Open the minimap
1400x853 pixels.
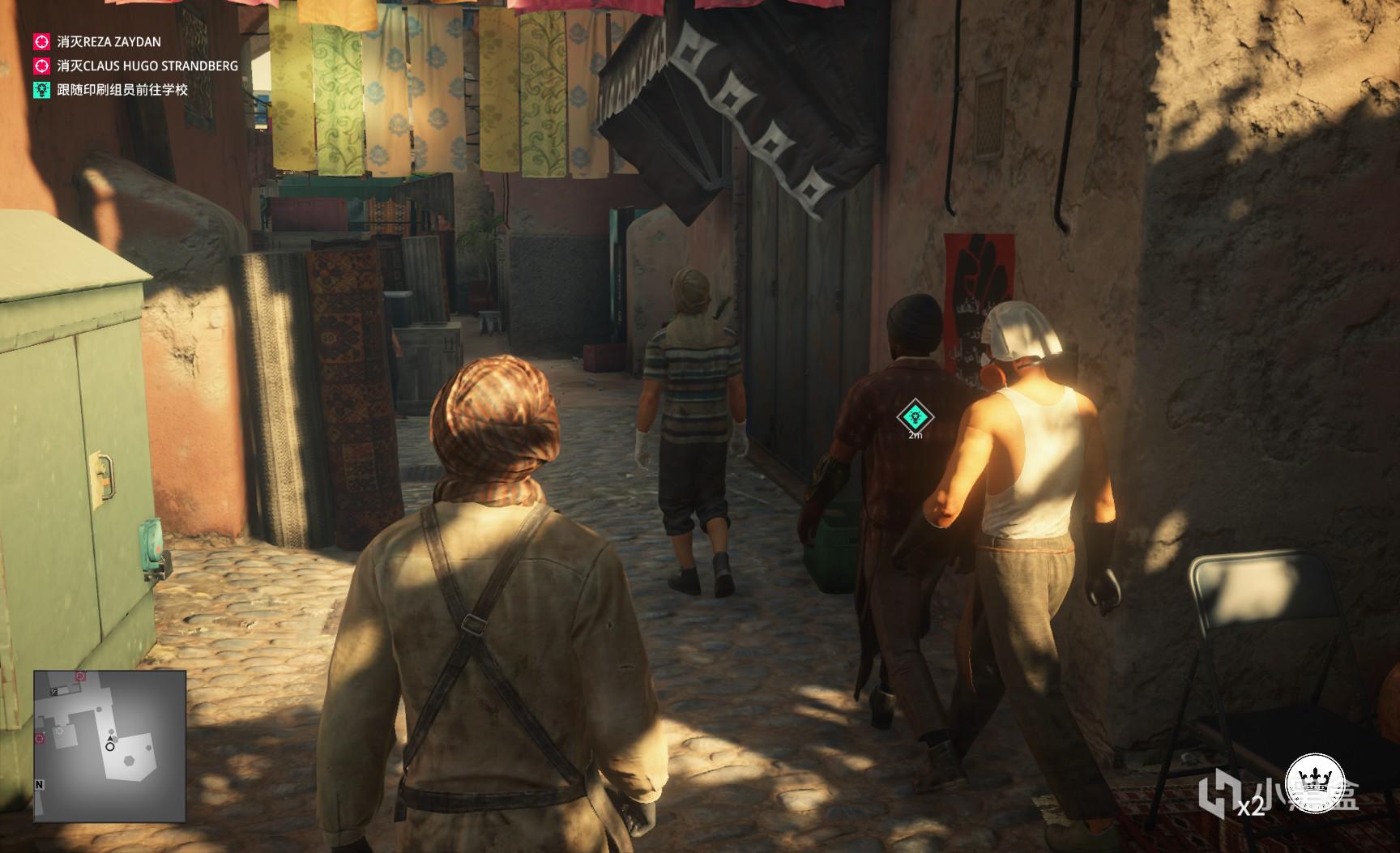click(110, 746)
